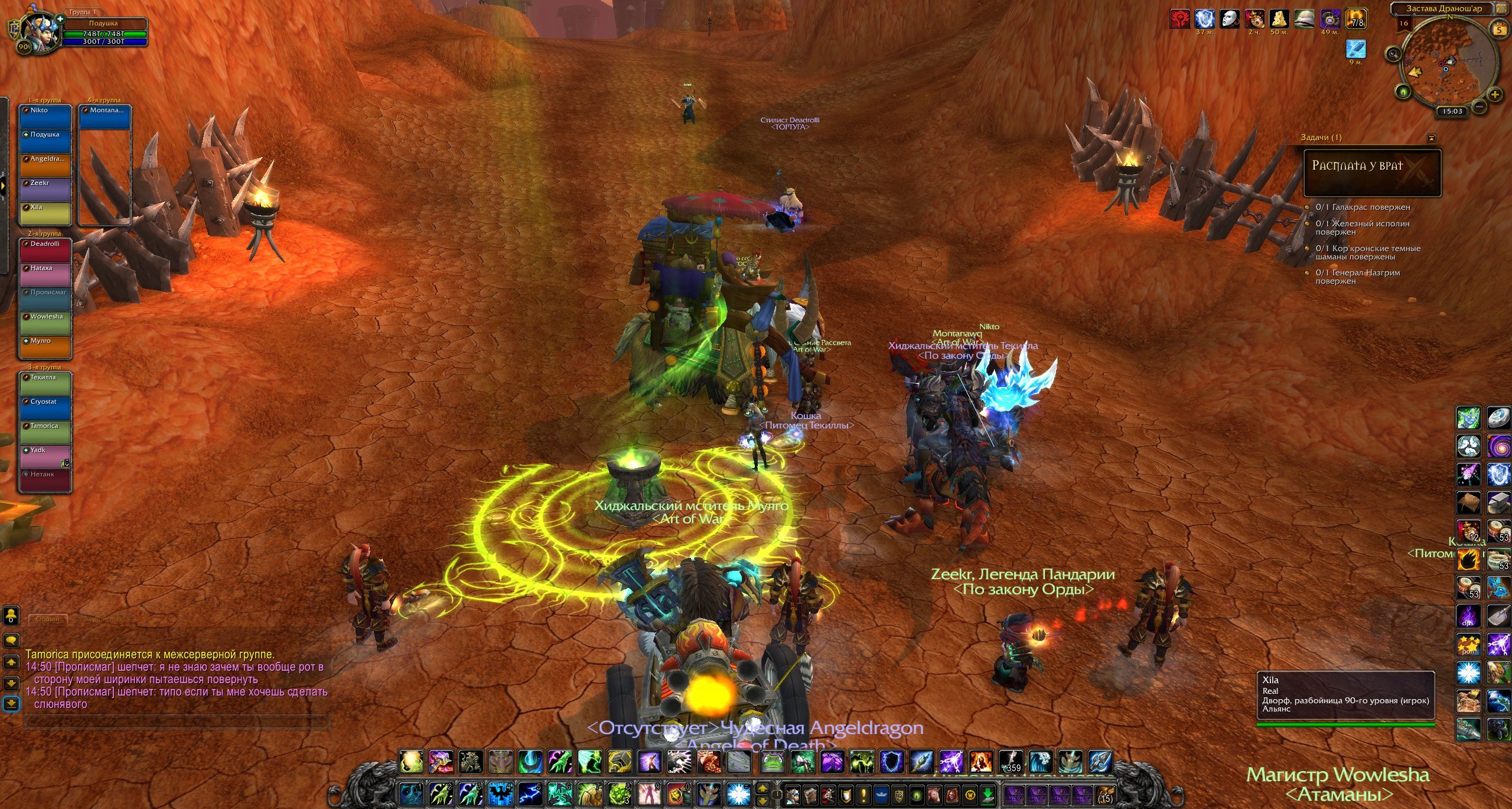Use the action bar item with 359 count
1512x809 pixels.
pyautogui.click(x=1011, y=762)
